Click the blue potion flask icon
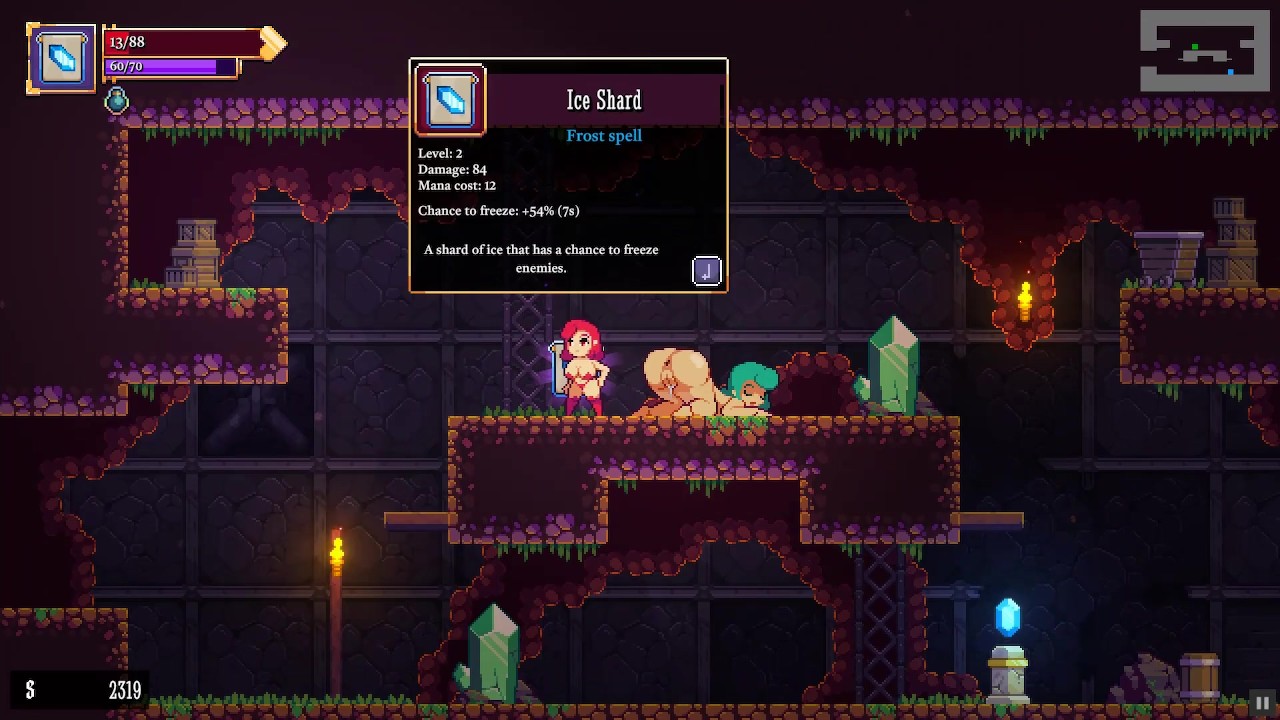Viewport: 1280px width, 720px height. [117, 100]
